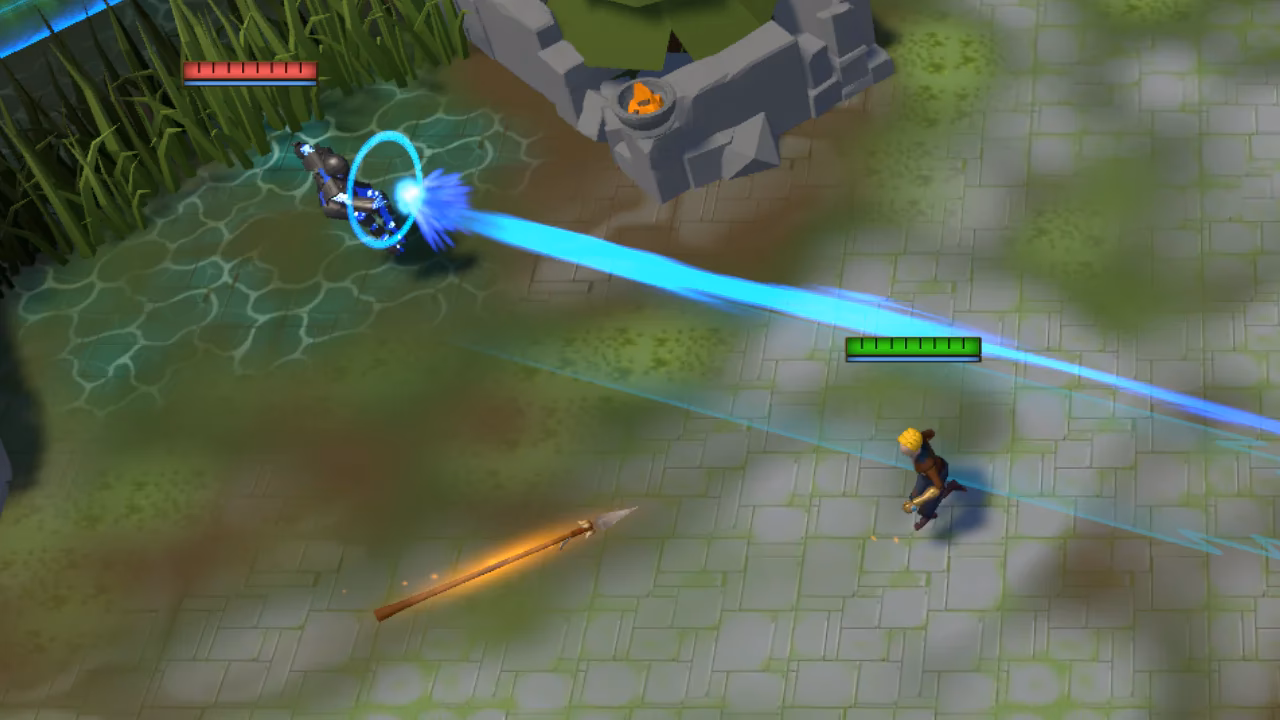Click the blue mana strip under the red bar
The height and width of the screenshot is (720, 1280).
point(248,82)
